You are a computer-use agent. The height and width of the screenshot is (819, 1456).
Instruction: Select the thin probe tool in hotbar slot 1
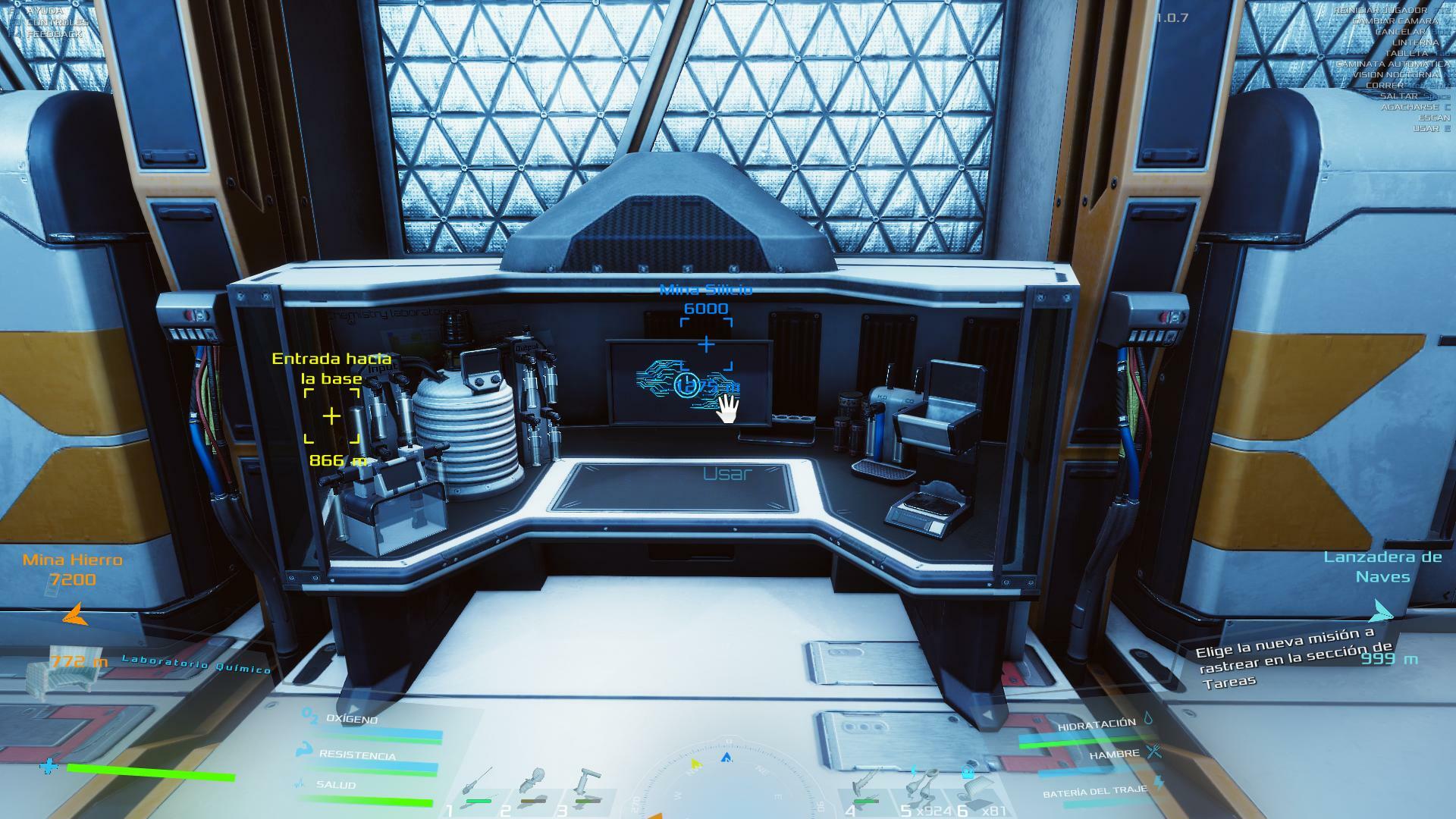pos(478,785)
